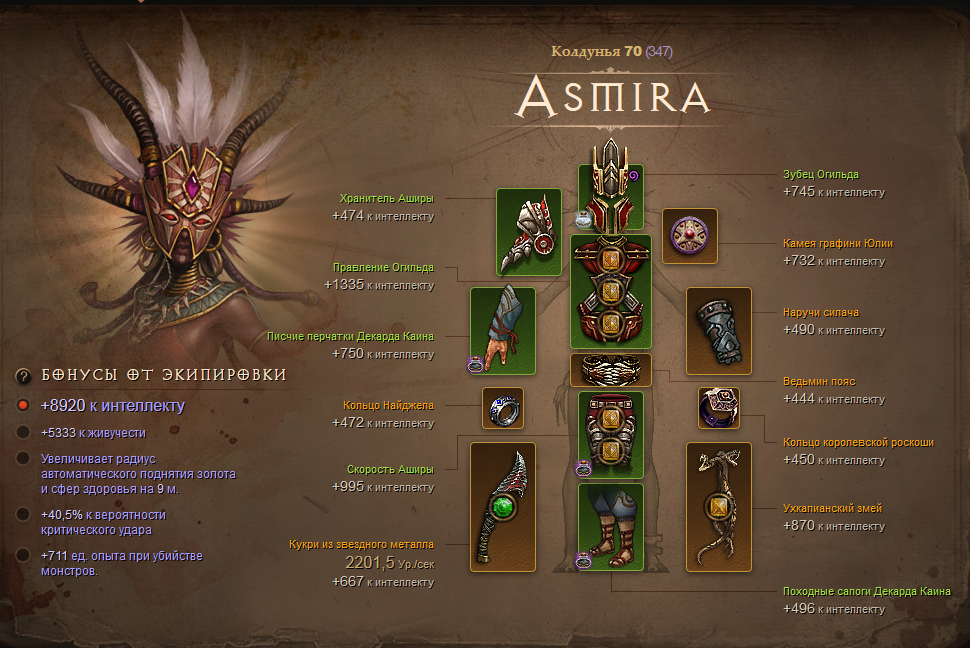970x648 pixels.
Task: Inspect the Кукри из звездного металла dagger slot
Action: 503,507
